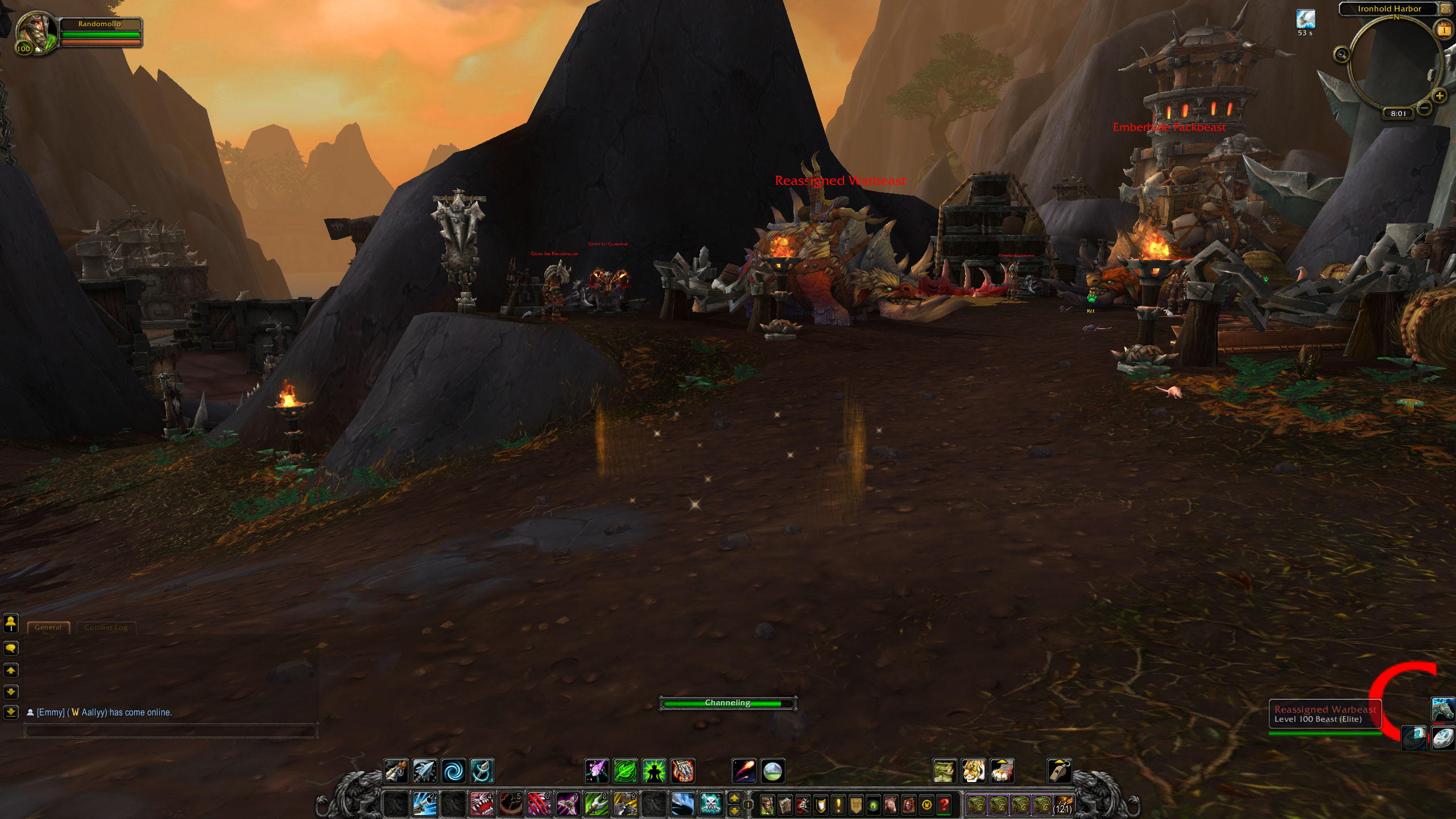This screenshot has width=1456, height=819.
Task: Open the spellbook icon in the micro menu
Action: coord(785,805)
